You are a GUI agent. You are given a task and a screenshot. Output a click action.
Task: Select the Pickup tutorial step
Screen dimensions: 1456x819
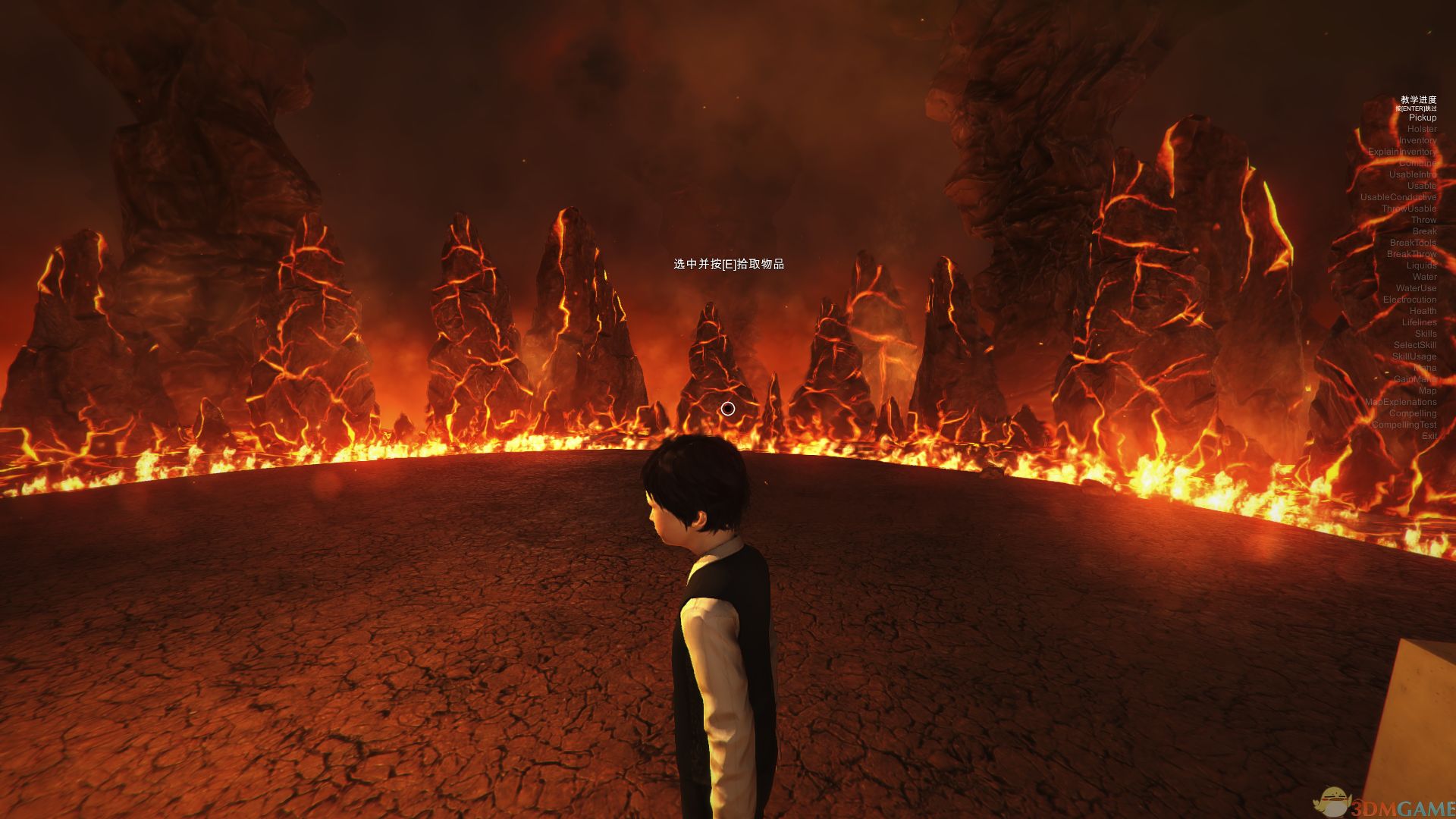pos(1422,118)
